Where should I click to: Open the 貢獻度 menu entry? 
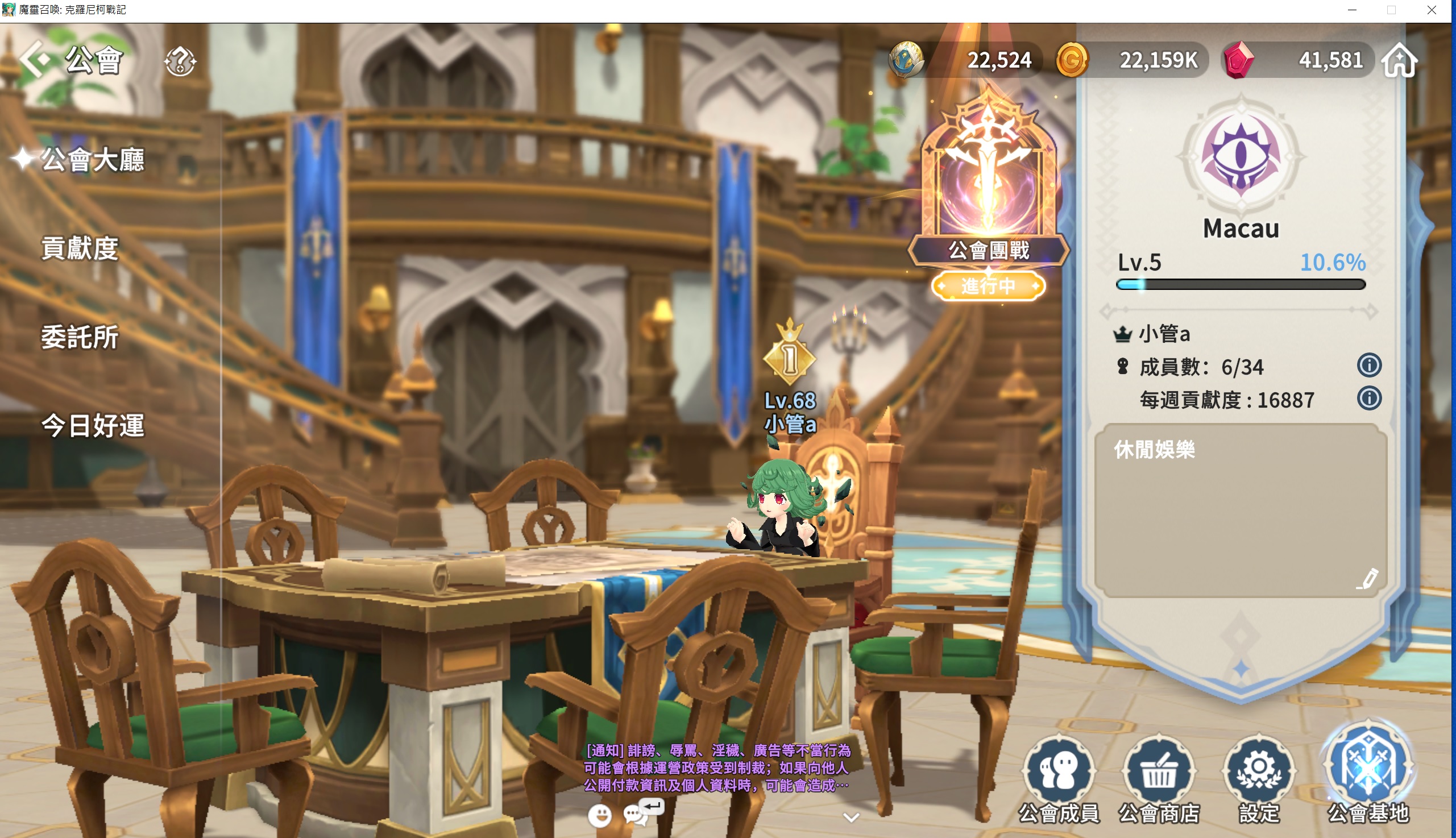tap(80, 248)
